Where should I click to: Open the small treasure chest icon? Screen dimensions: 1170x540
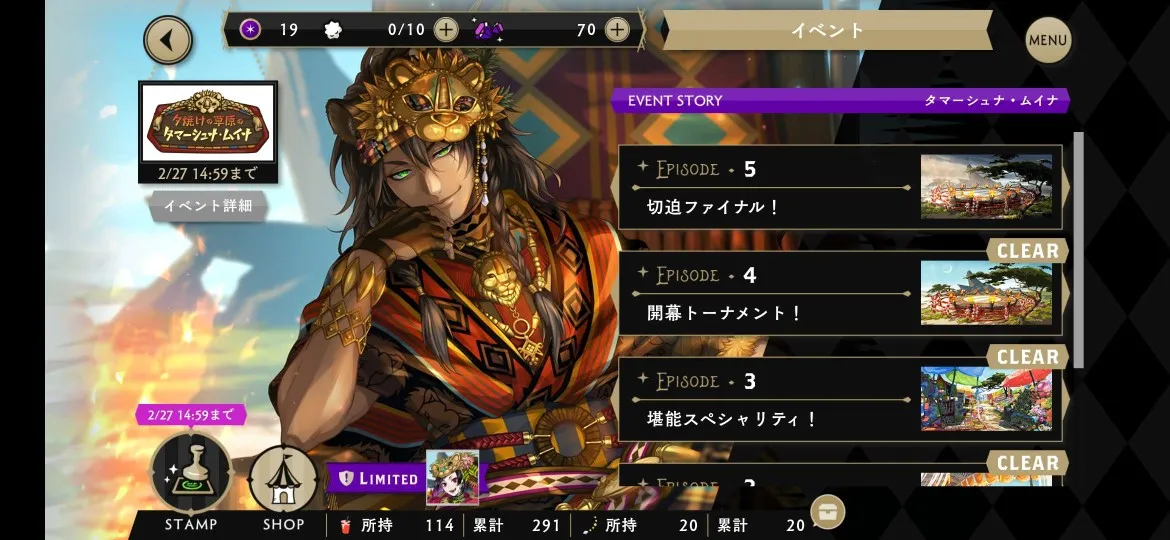pyautogui.click(x=827, y=511)
